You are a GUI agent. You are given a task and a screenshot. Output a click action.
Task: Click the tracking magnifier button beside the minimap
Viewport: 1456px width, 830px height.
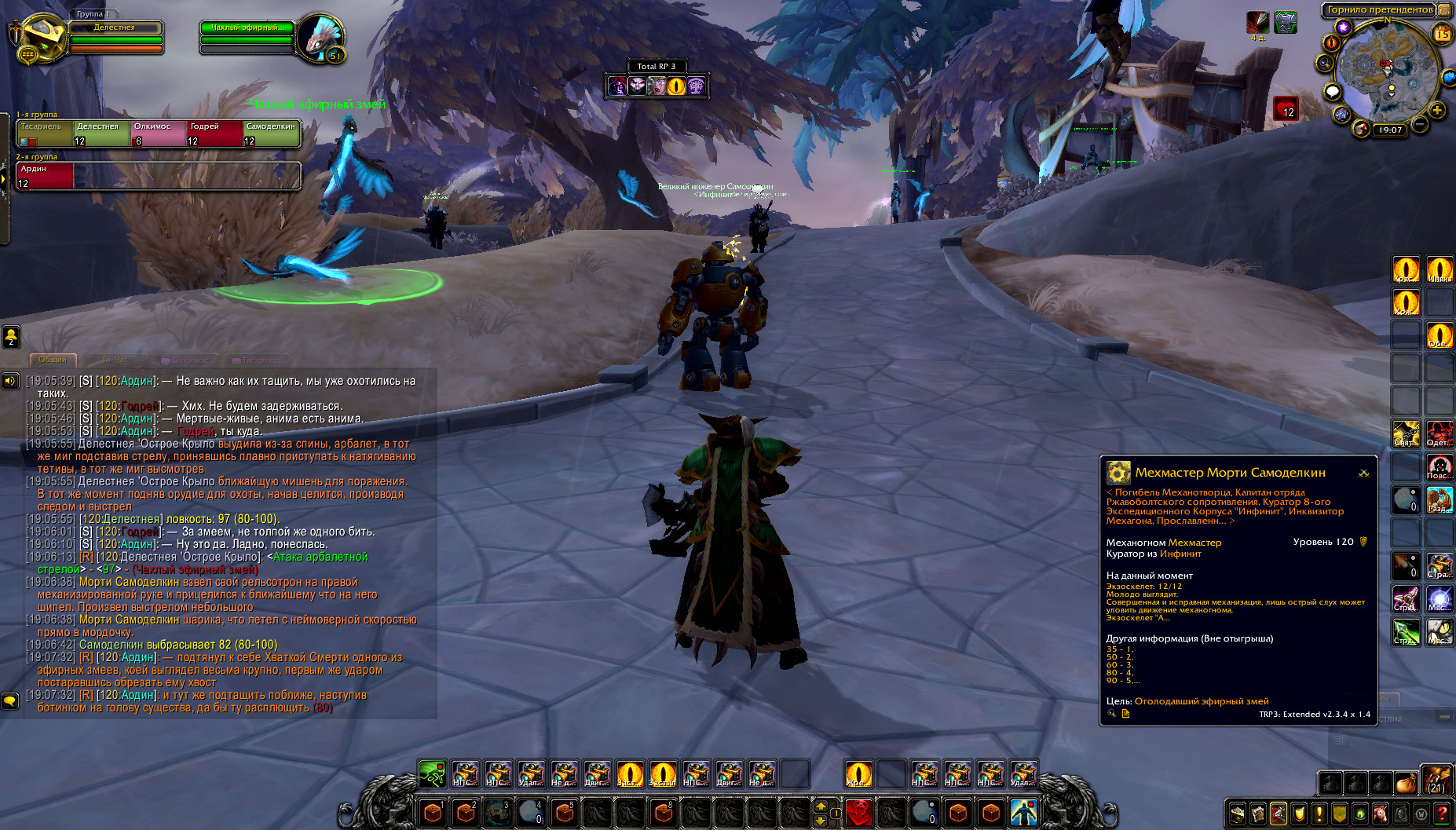pos(1325,64)
